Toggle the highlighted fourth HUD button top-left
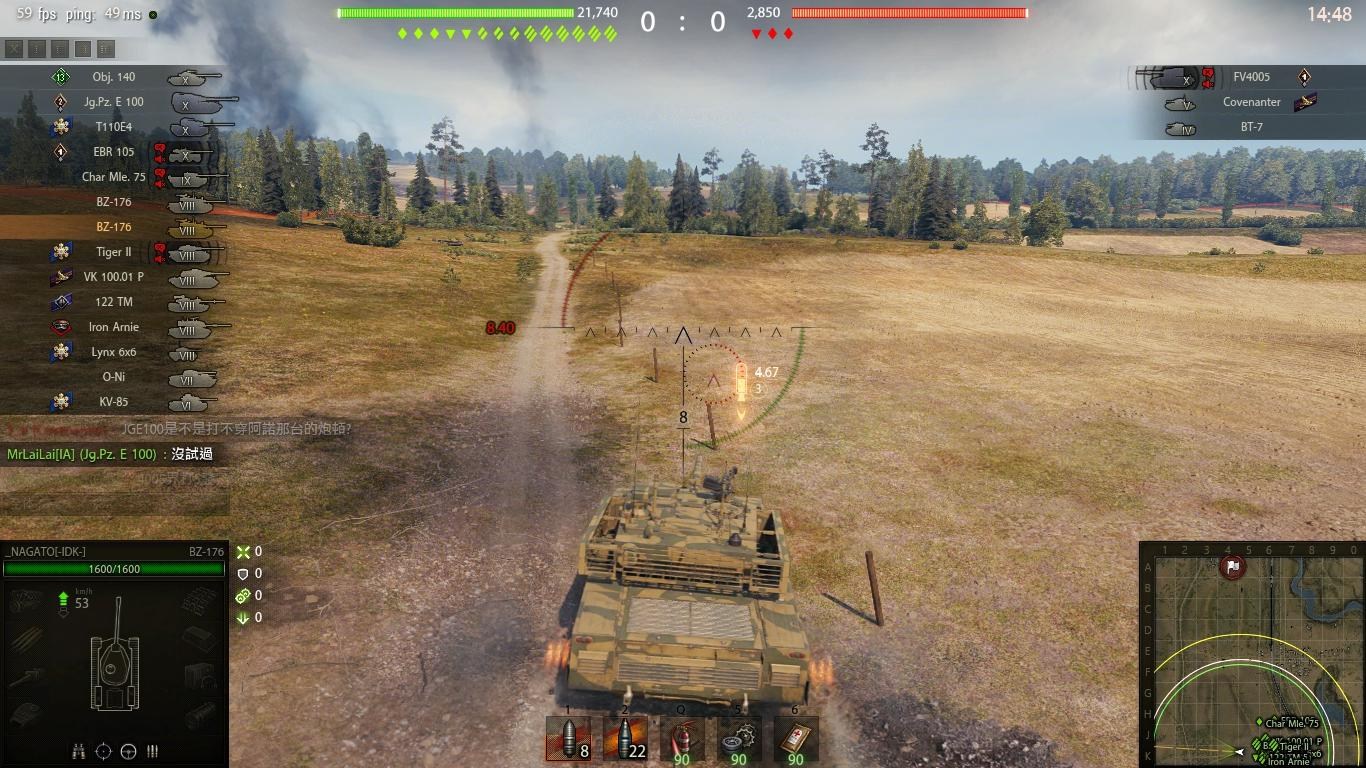The height and width of the screenshot is (768, 1366). tap(82, 48)
